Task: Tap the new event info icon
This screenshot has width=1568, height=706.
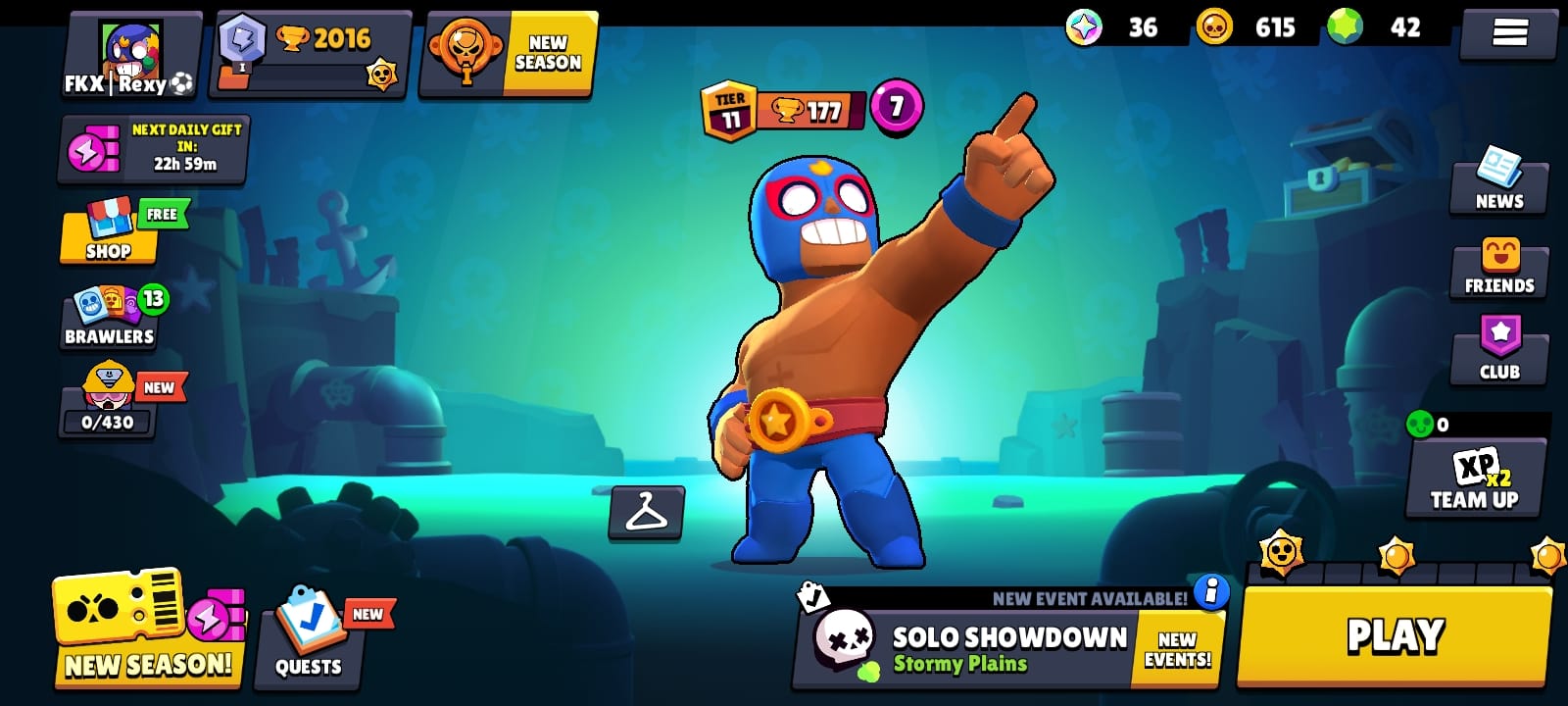Action: click(x=1213, y=591)
